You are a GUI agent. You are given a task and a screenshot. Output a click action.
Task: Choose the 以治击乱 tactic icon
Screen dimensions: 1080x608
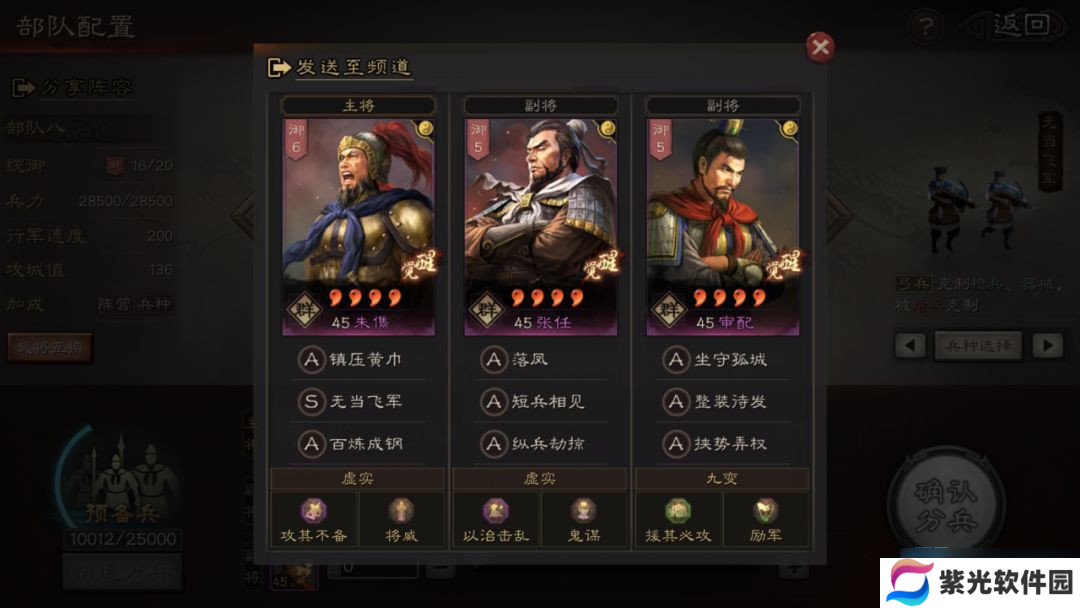pyautogui.click(x=495, y=512)
